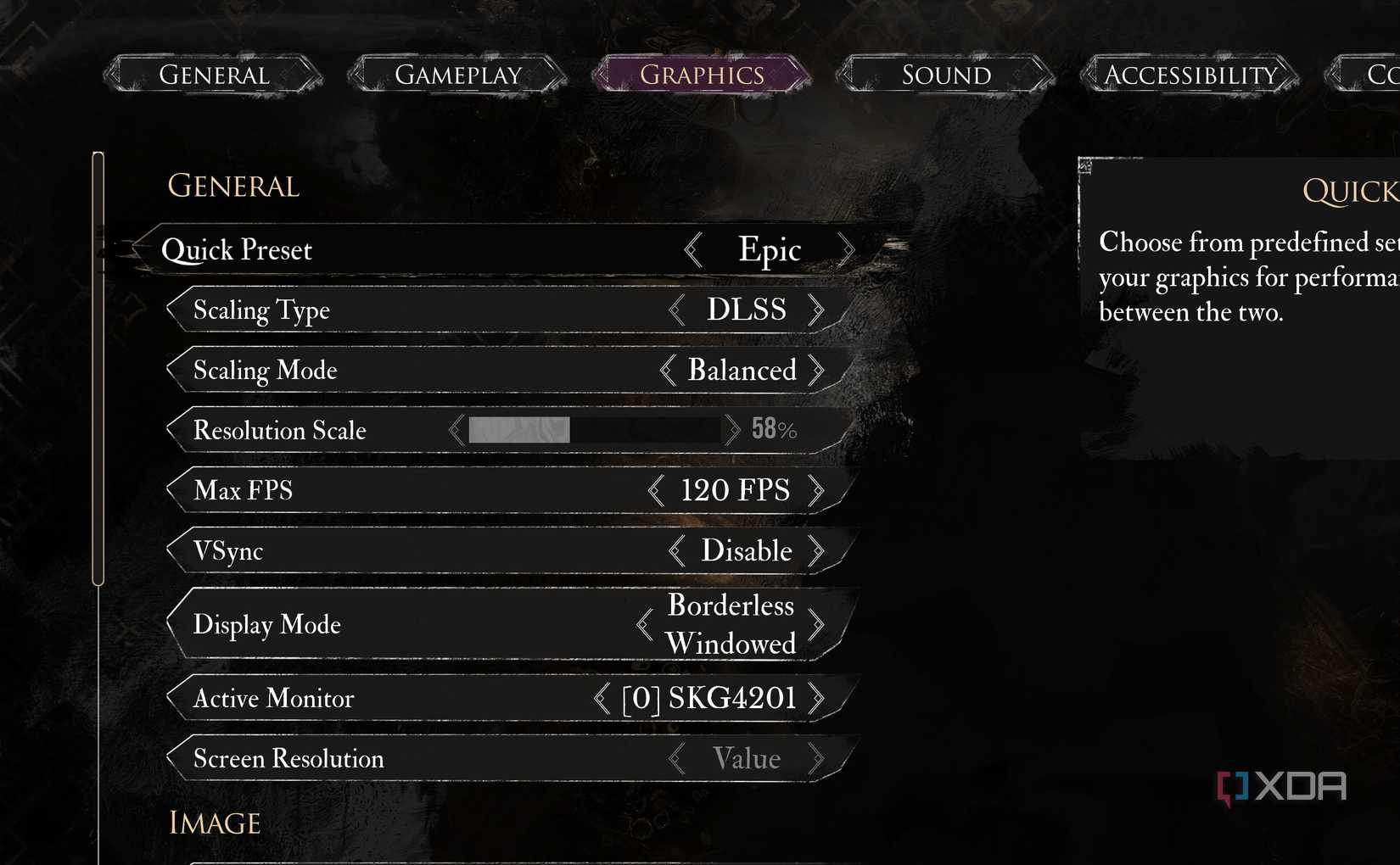Go to the Sound tab

pos(946,75)
